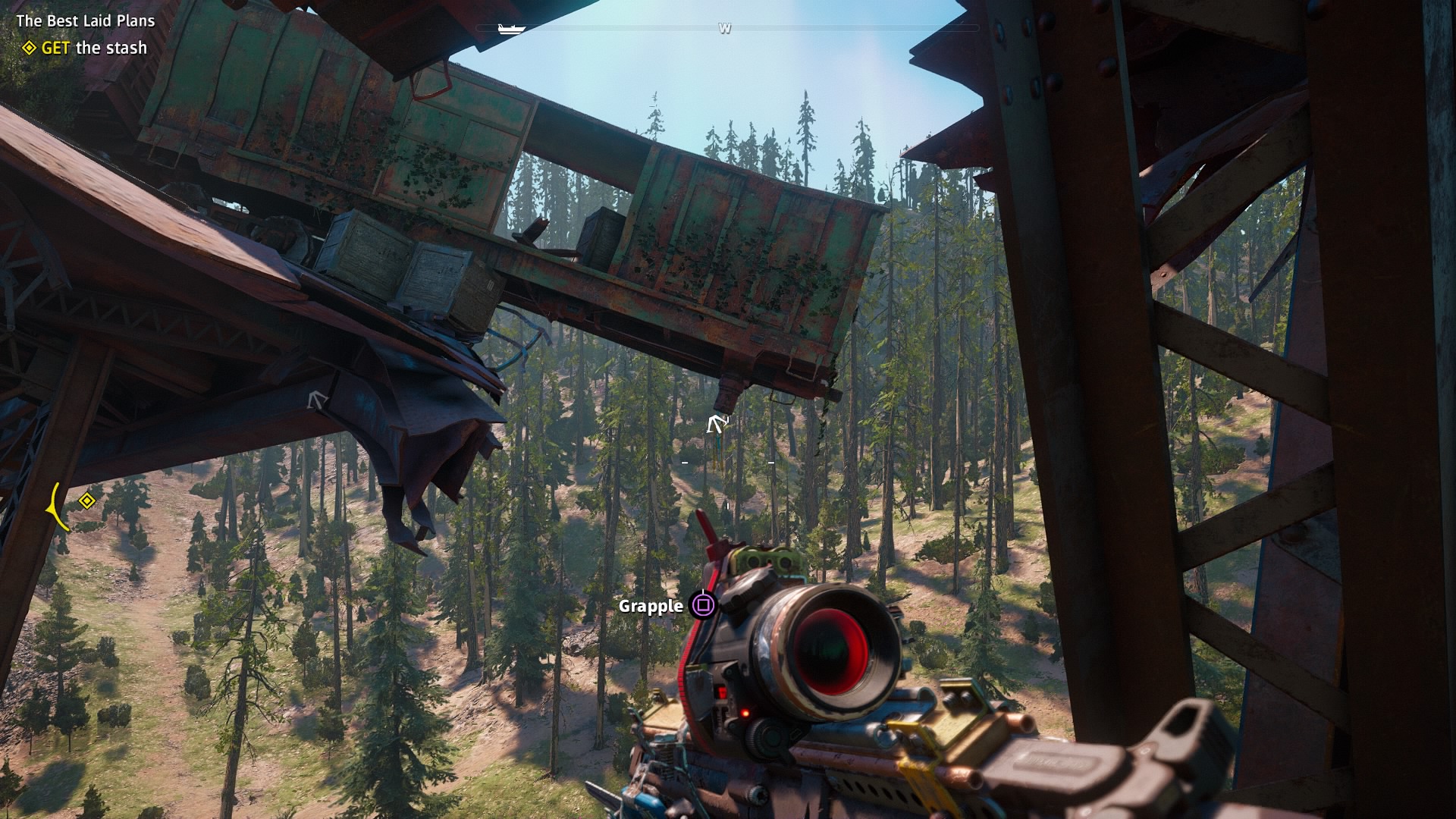Click the small dash marker left of grapple point
Image resolution: width=1456 pixels, height=819 pixels.
tap(685, 461)
